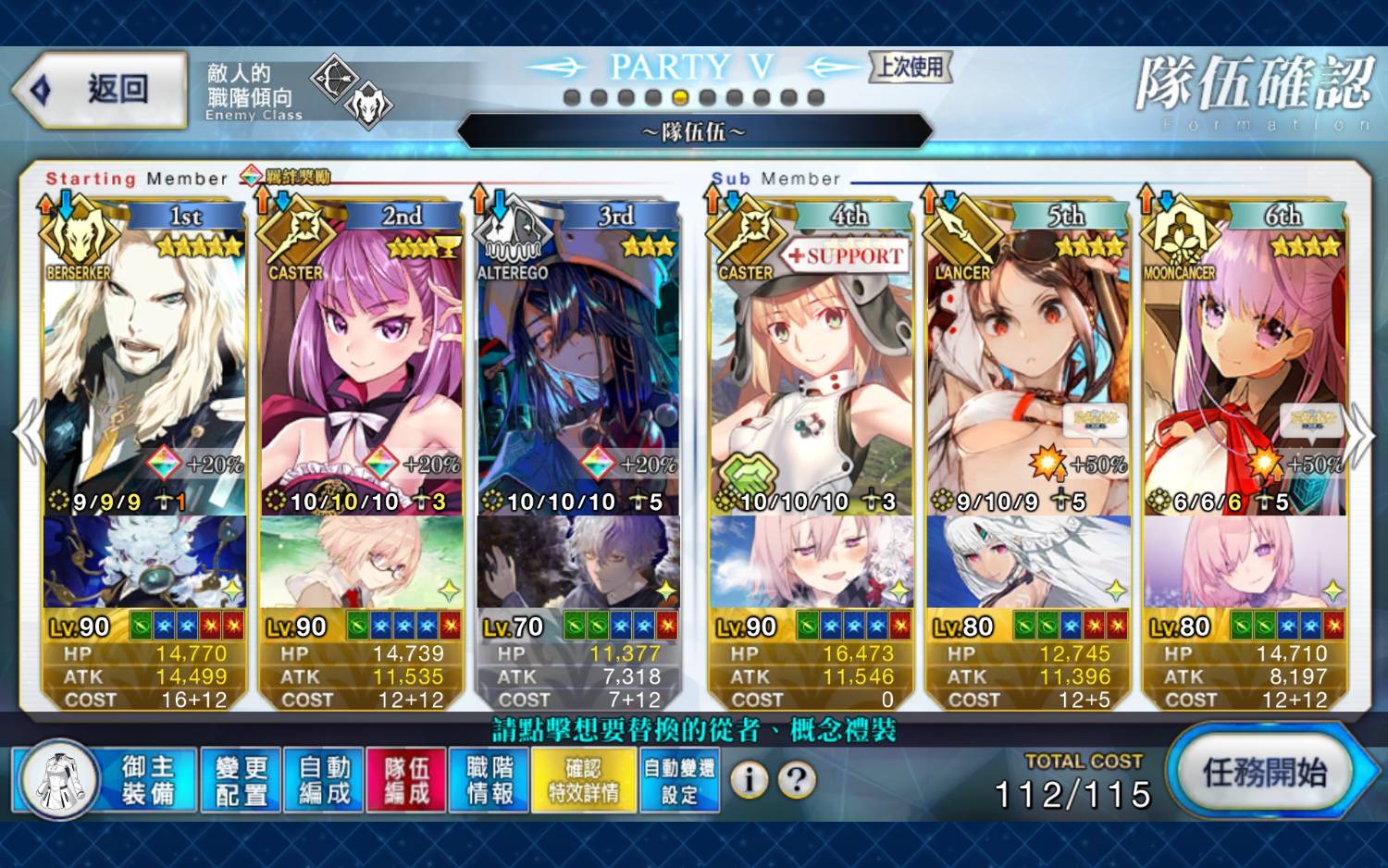Open 隊伍編成 party formation
Viewport: 1388px width, 868px height.
[x=407, y=780]
